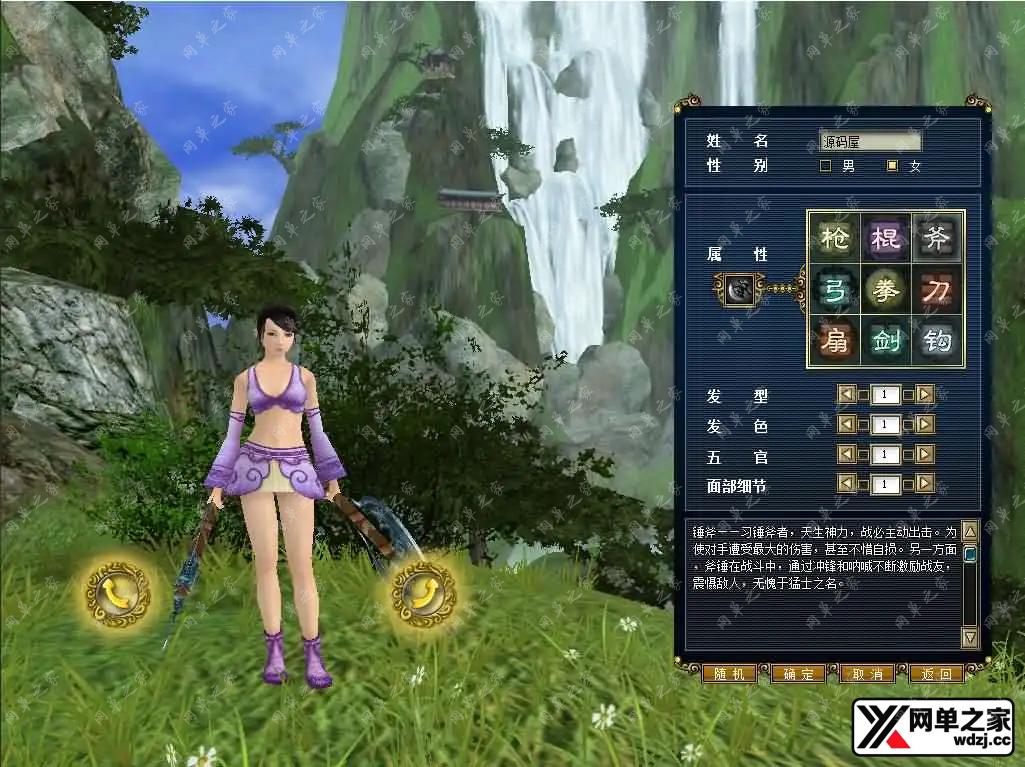Go back with the 返回 button
The image size is (1025, 767).
pos(936,674)
